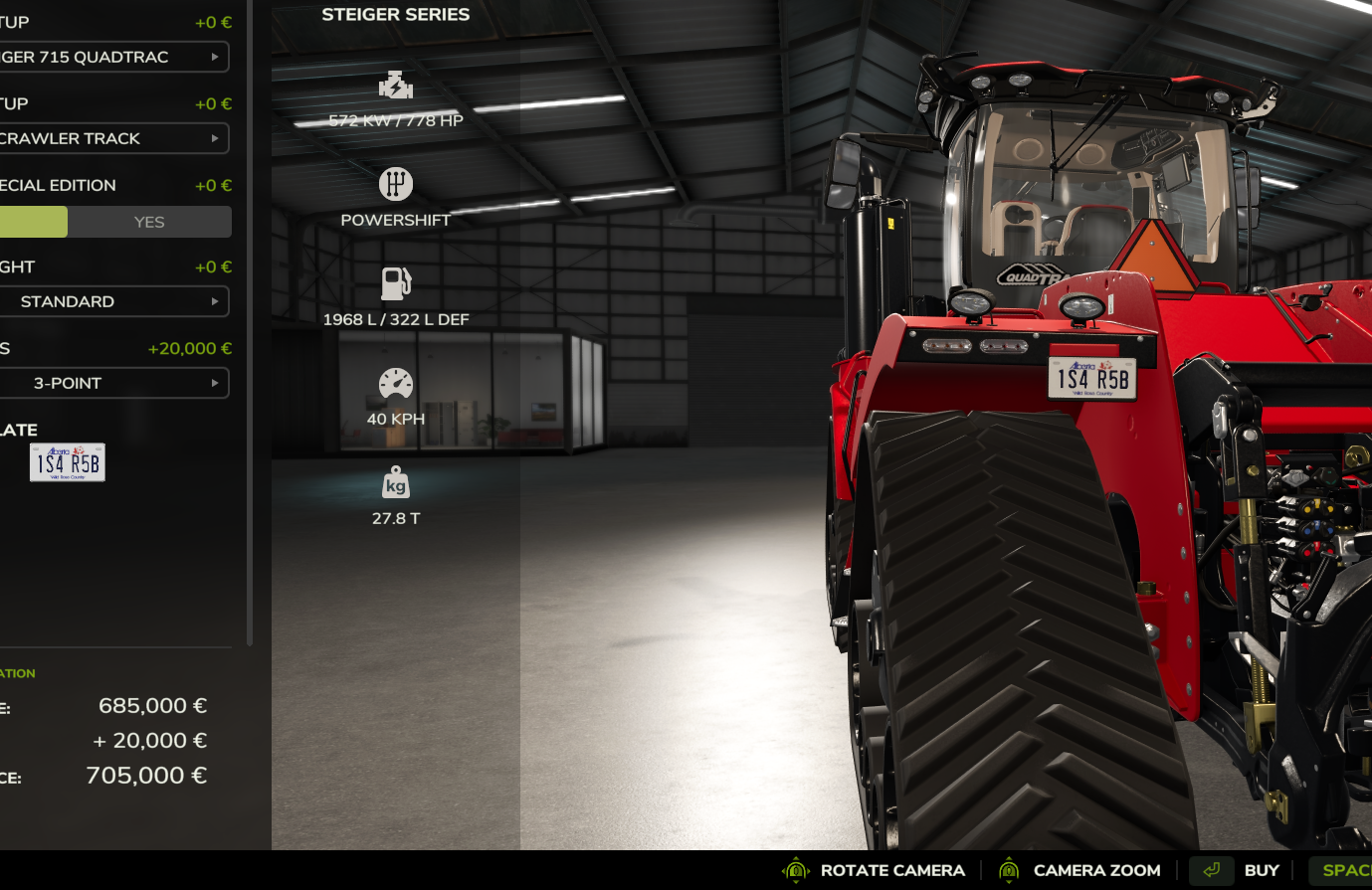Buy the configured tractor
This screenshot has height=890, width=1372.
click(1261, 870)
